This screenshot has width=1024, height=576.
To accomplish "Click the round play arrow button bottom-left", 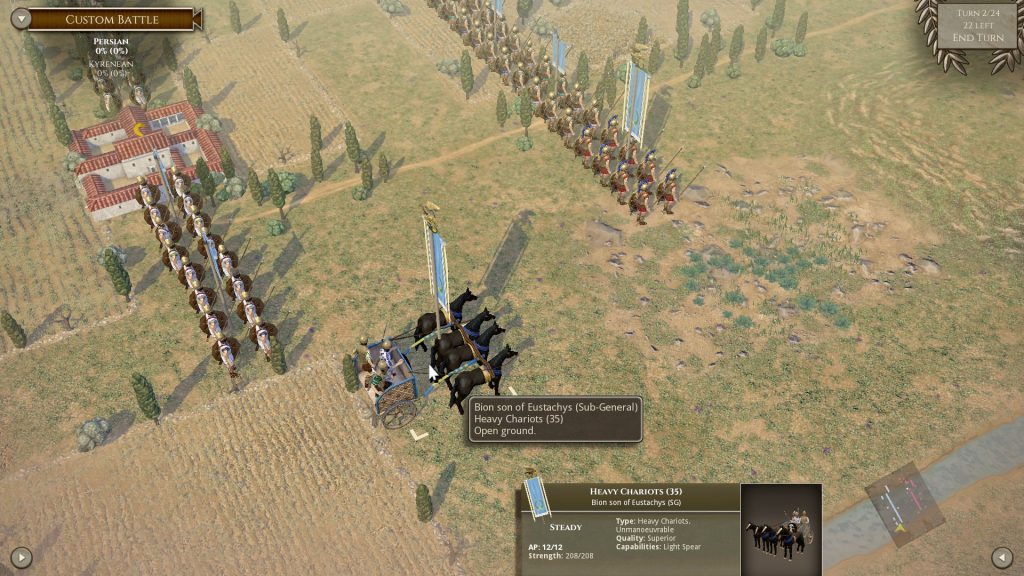I will pyautogui.click(x=21, y=557).
